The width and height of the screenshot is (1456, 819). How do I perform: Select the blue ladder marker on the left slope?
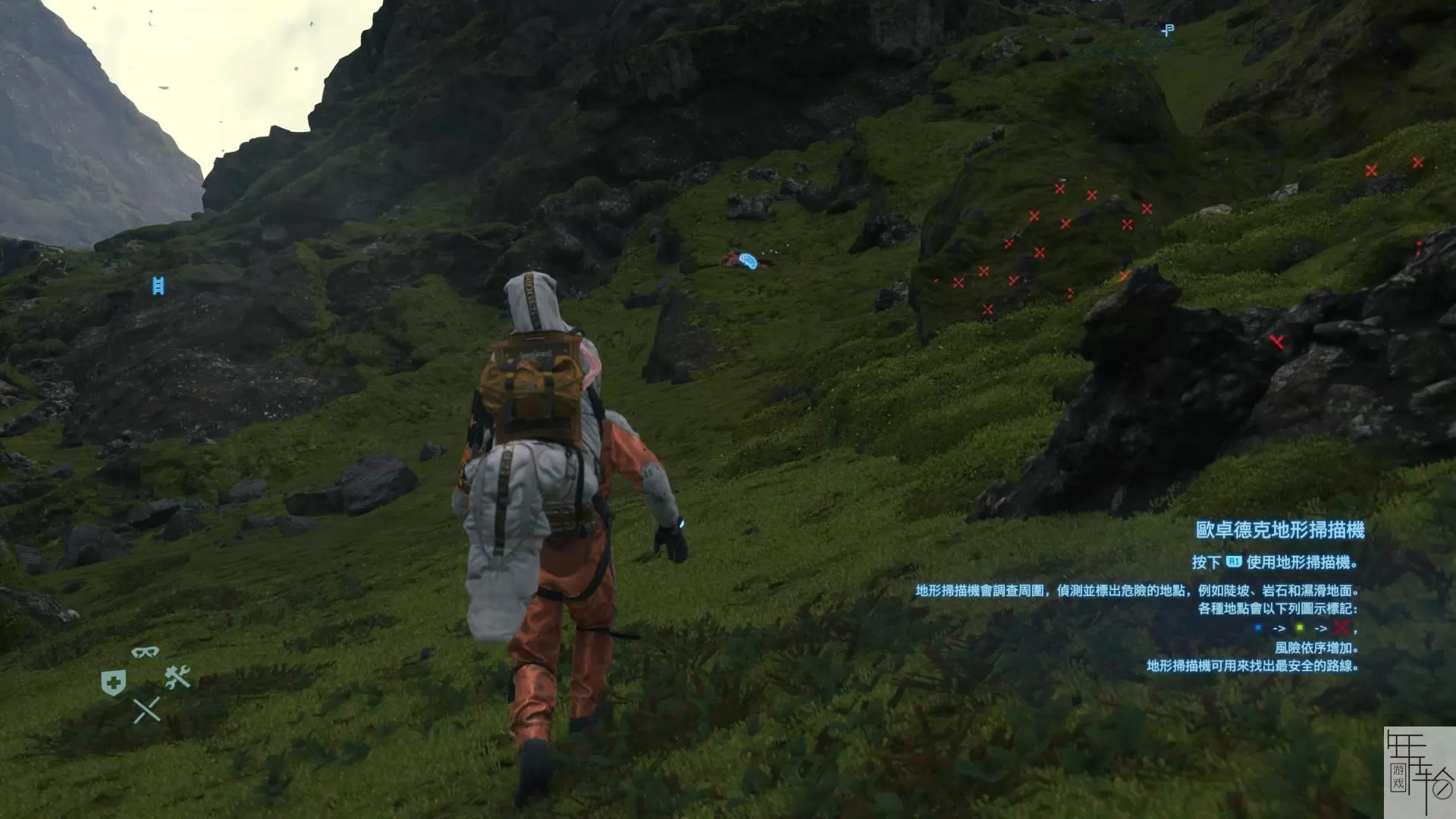157,286
